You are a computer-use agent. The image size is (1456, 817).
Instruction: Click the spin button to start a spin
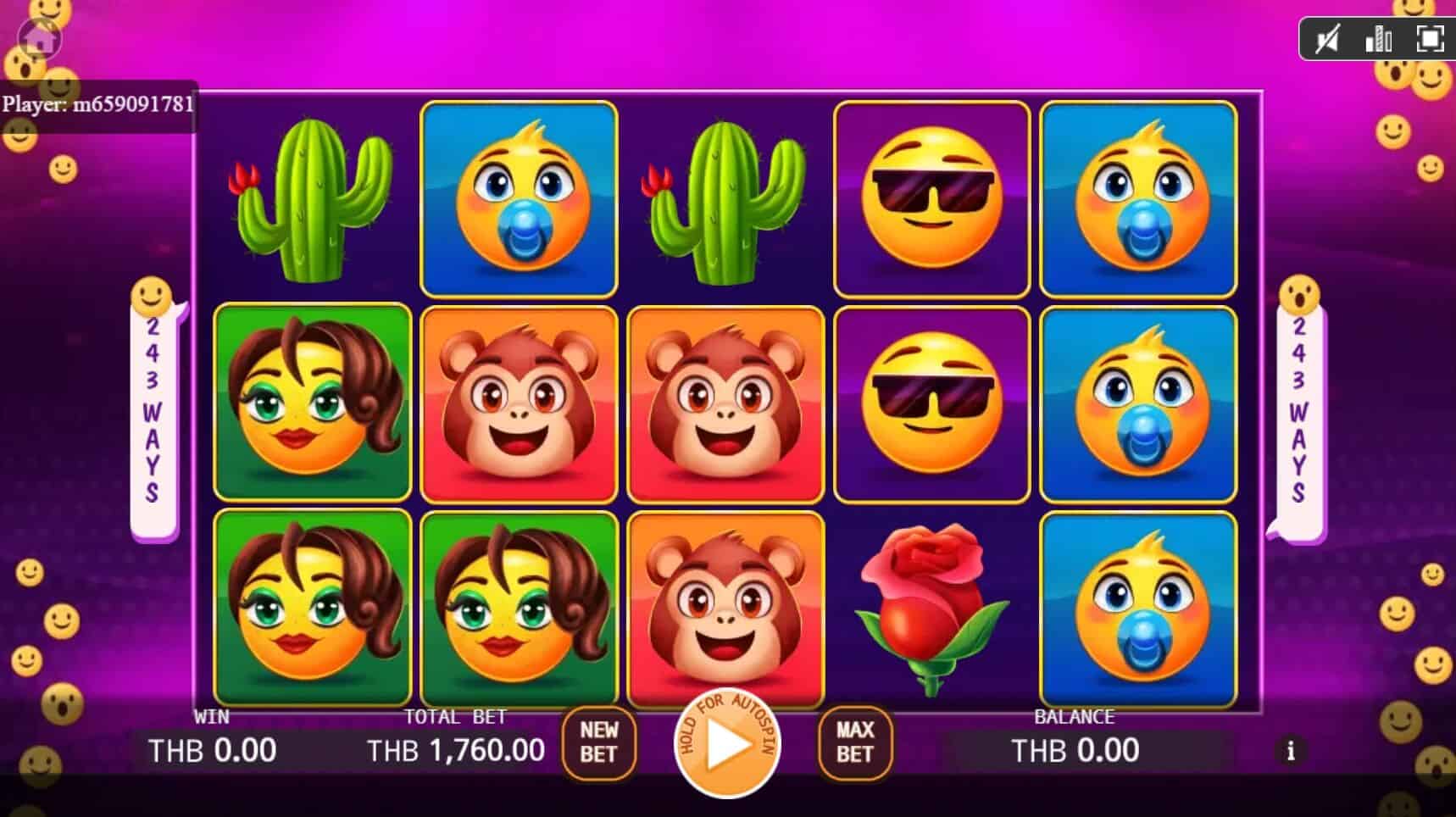tap(727, 746)
